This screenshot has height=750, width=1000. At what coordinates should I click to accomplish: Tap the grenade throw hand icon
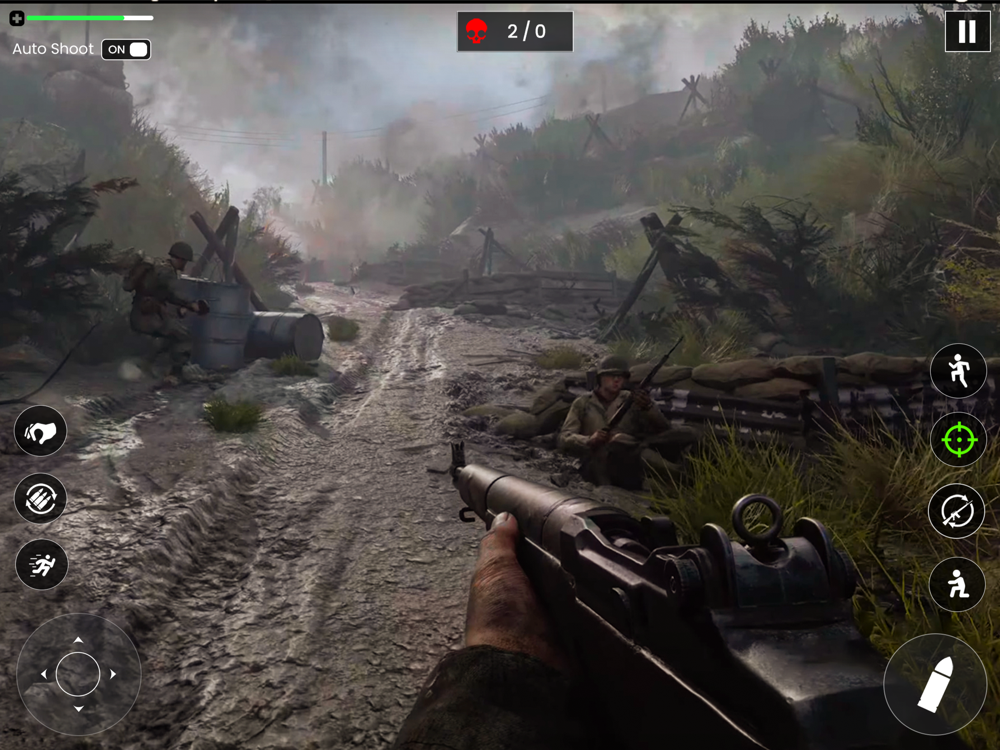coord(41,432)
